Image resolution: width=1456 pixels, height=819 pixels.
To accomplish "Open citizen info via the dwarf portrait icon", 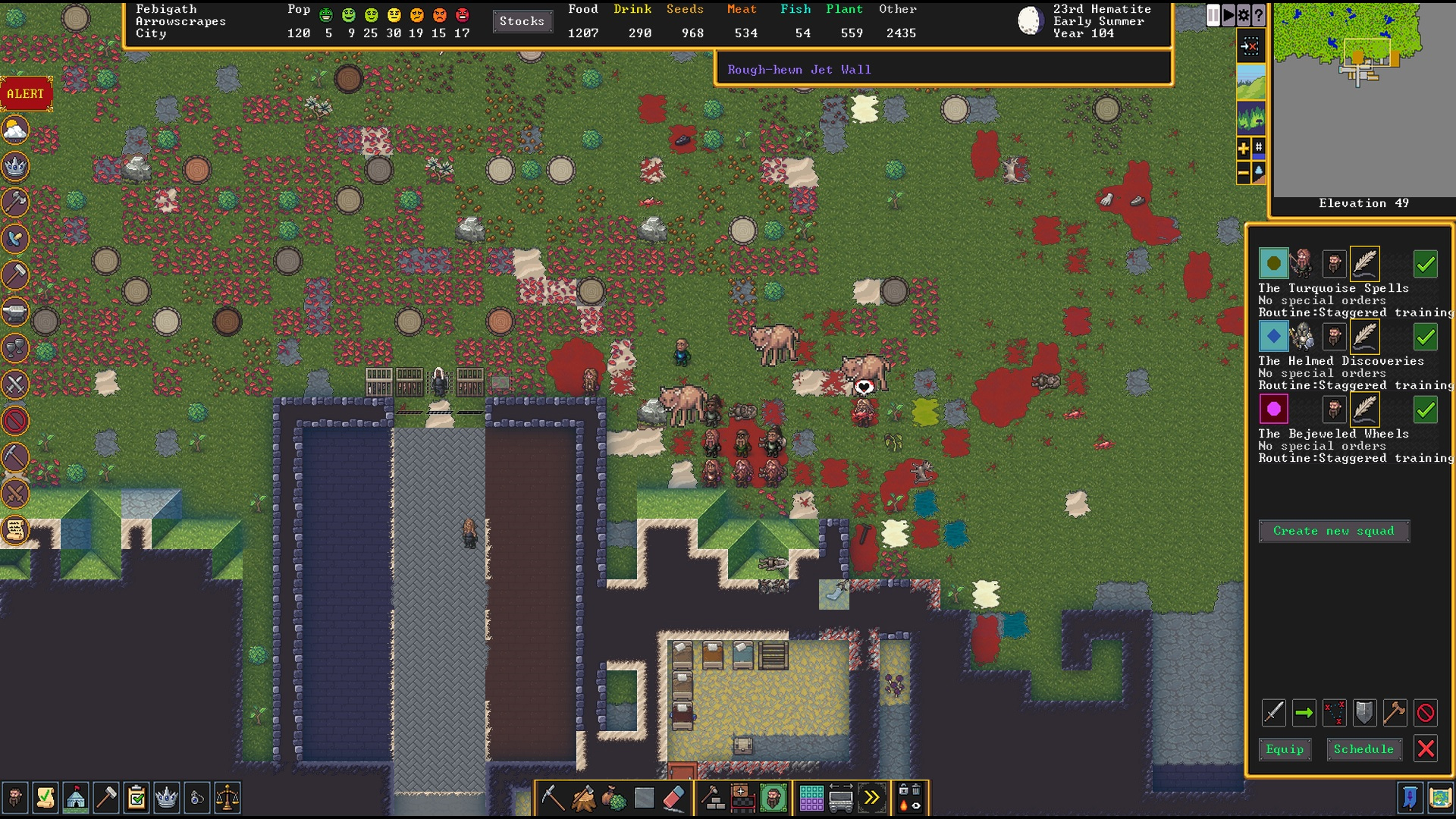I will (x=773, y=798).
